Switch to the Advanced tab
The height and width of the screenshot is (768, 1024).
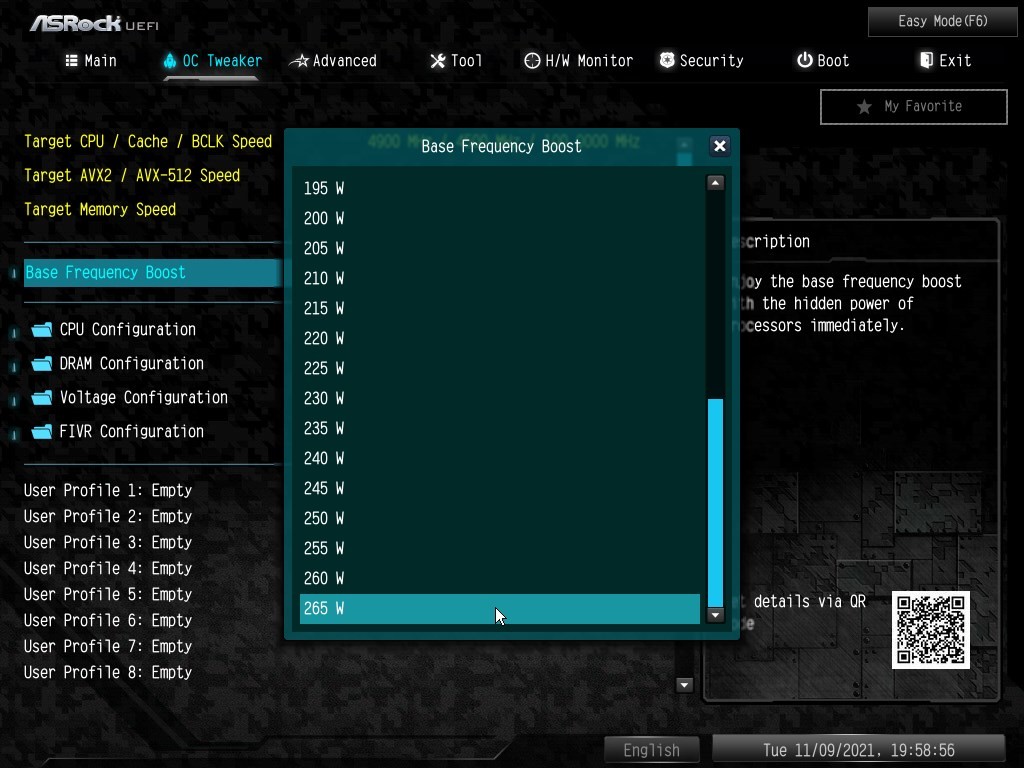pos(334,61)
